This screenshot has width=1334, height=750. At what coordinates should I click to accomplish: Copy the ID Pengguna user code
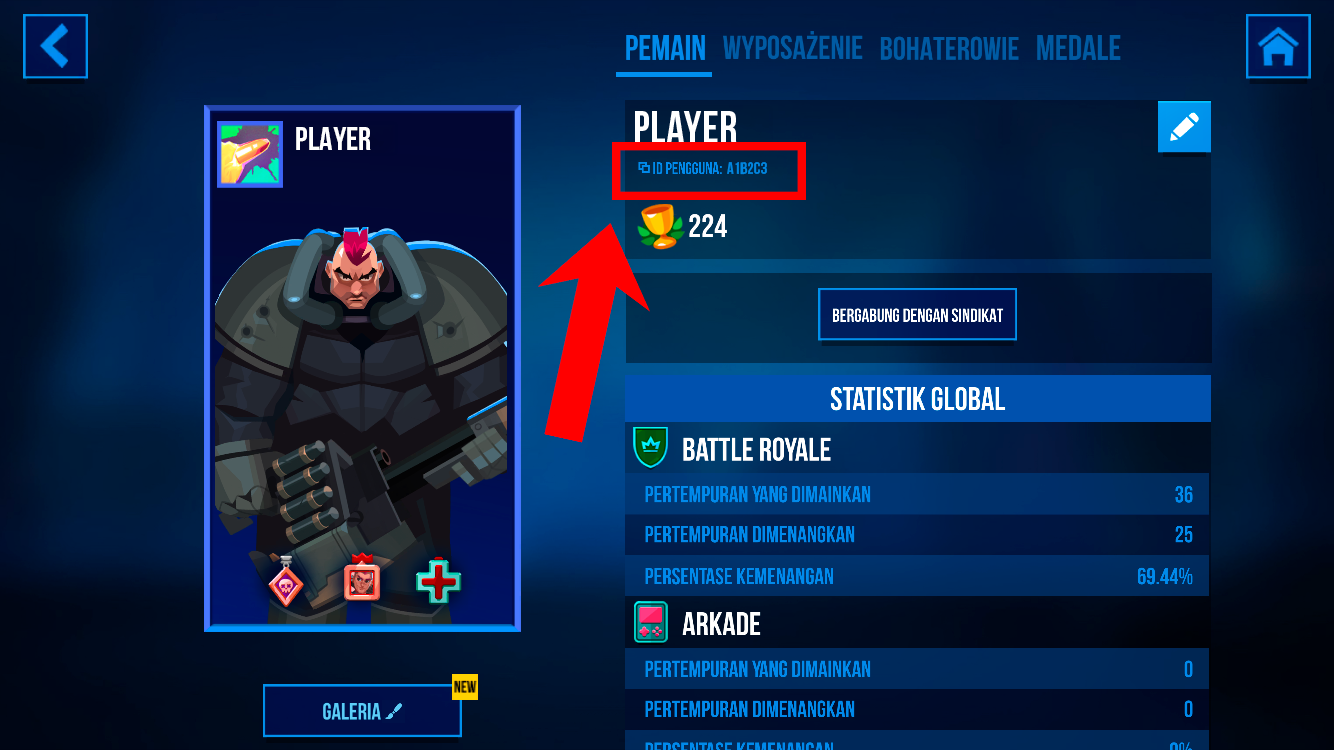(703, 169)
